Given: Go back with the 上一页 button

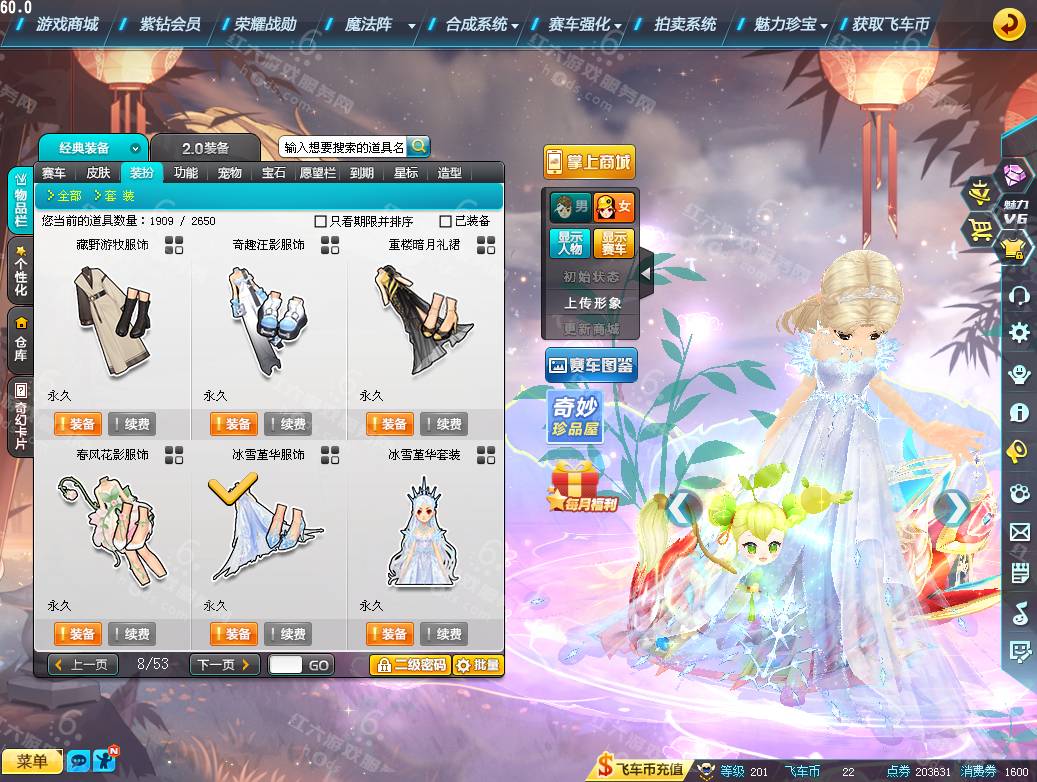Looking at the screenshot, I should pos(84,665).
